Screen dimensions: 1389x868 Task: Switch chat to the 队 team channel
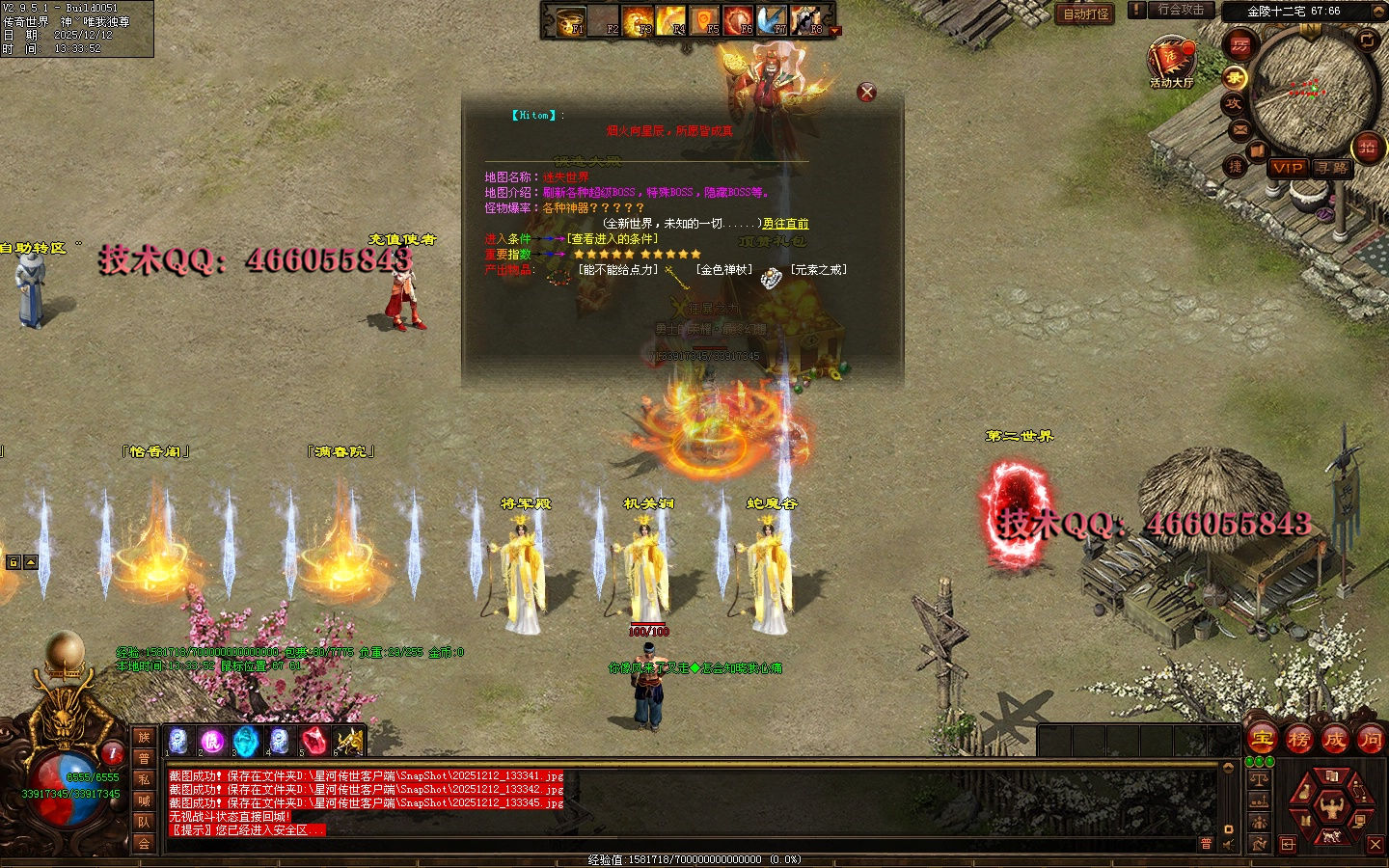coord(144,822)
